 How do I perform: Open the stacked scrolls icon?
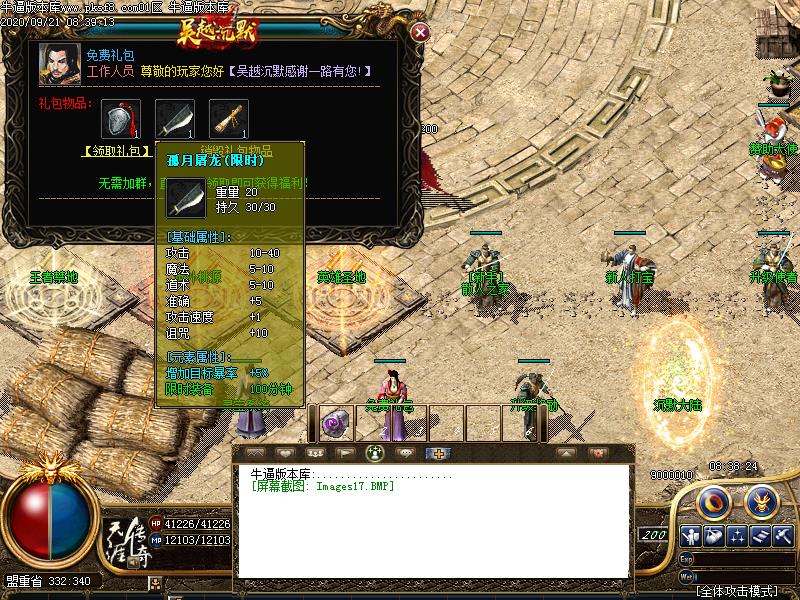pyautogui.click(x=761, y=537)
